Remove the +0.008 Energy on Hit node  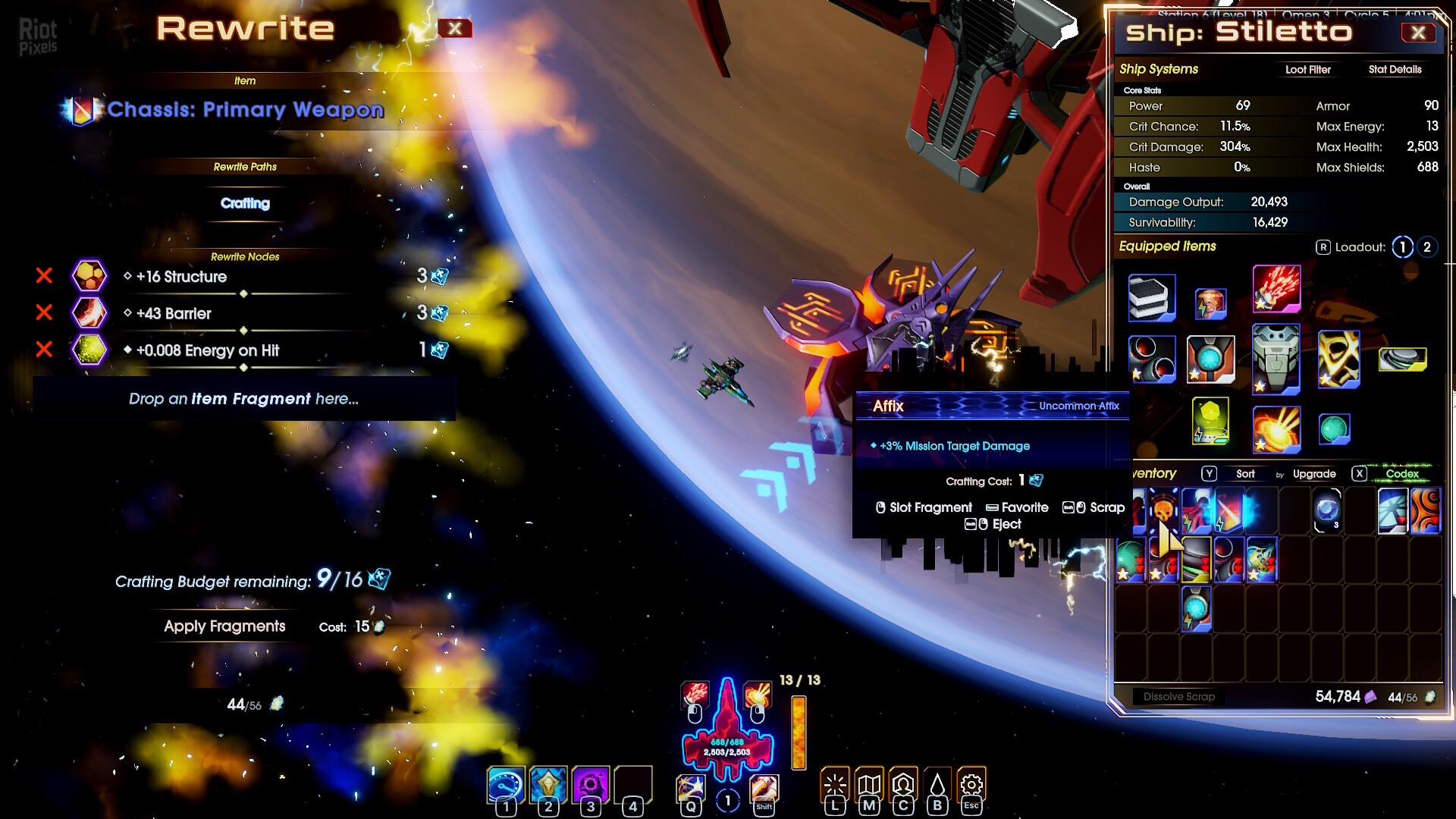(x=44, y=350)
